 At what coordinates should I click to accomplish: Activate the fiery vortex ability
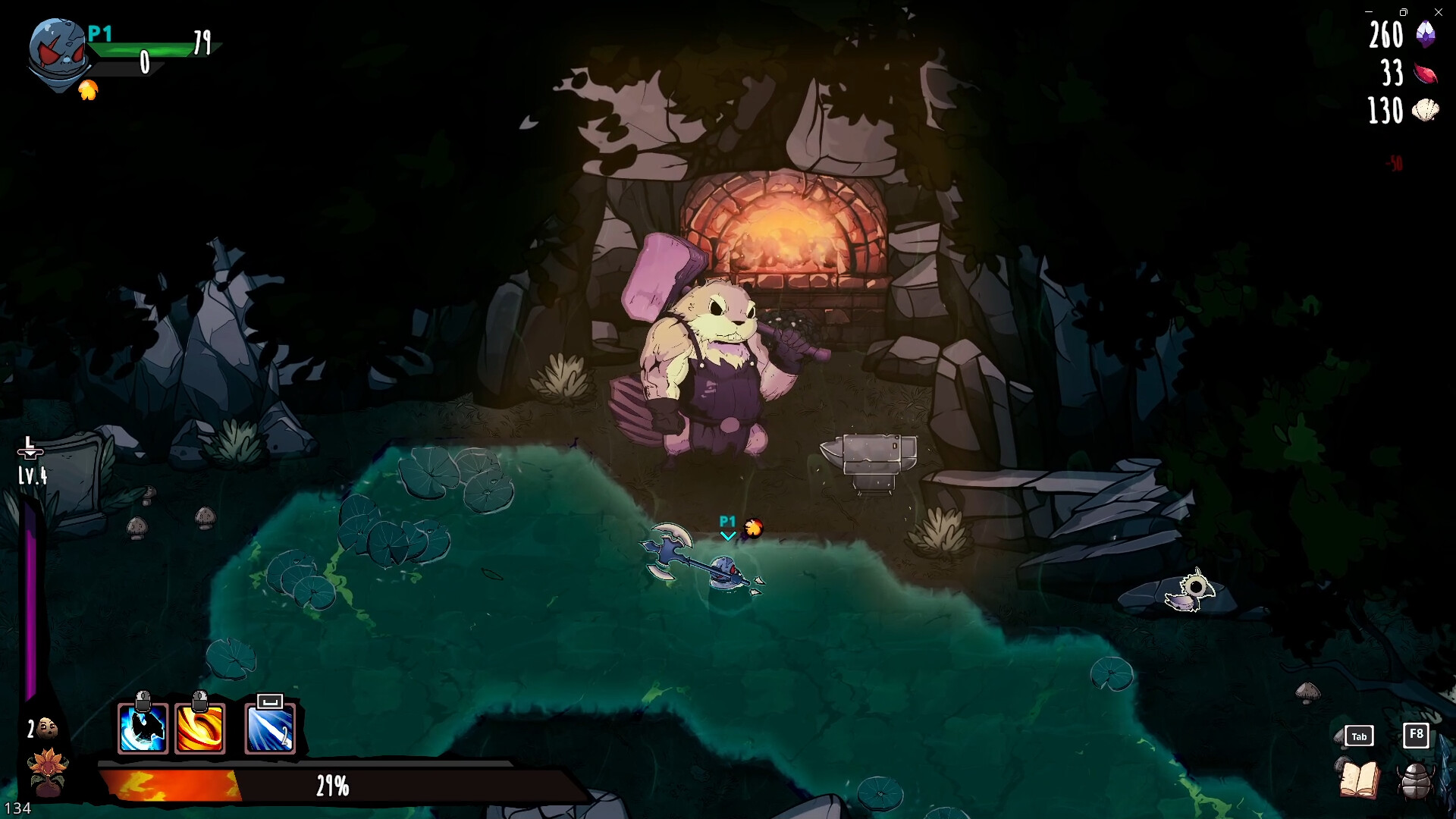(x=199, y=726)
